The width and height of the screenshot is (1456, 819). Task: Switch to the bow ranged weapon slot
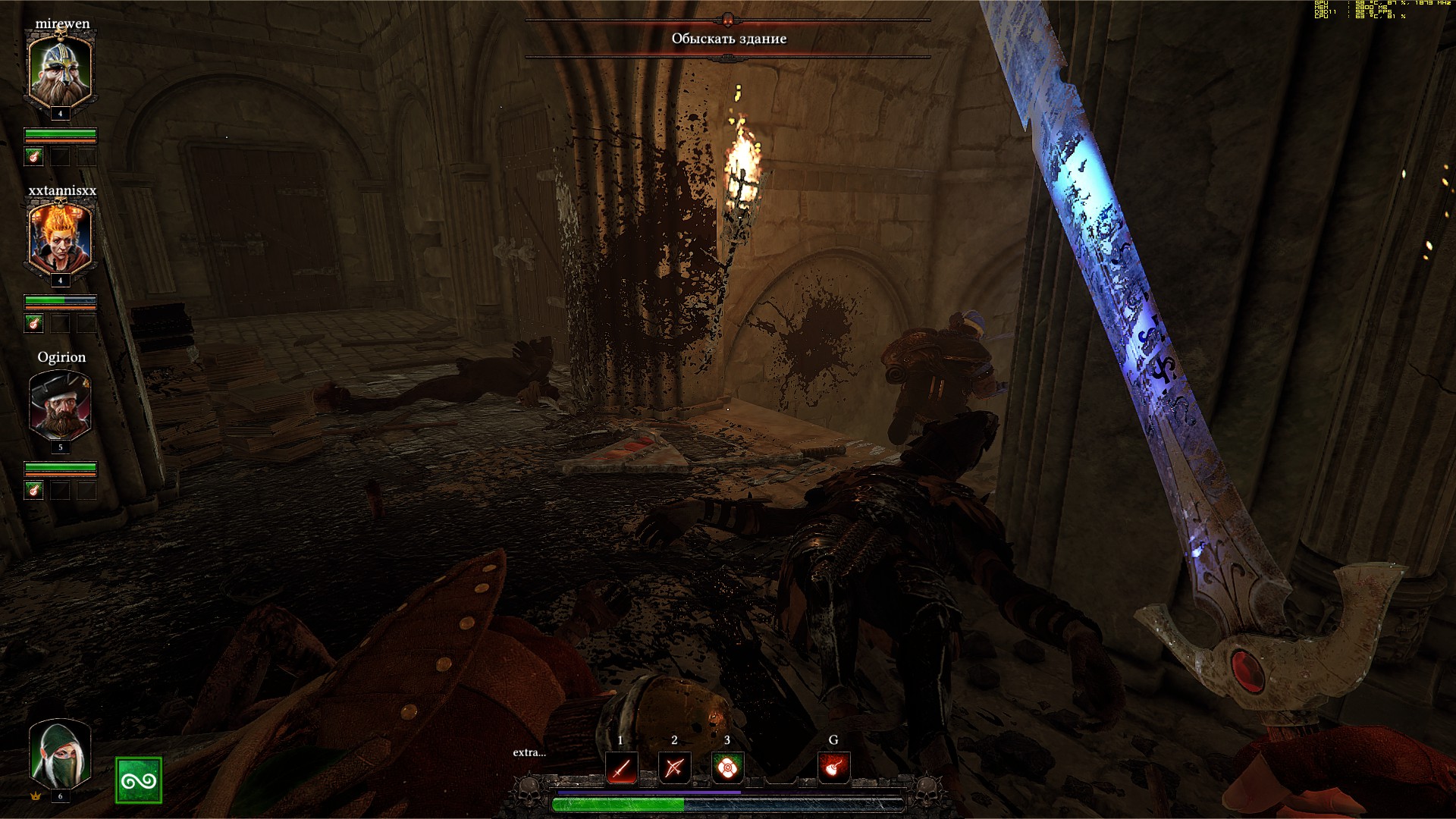point(673,769)
